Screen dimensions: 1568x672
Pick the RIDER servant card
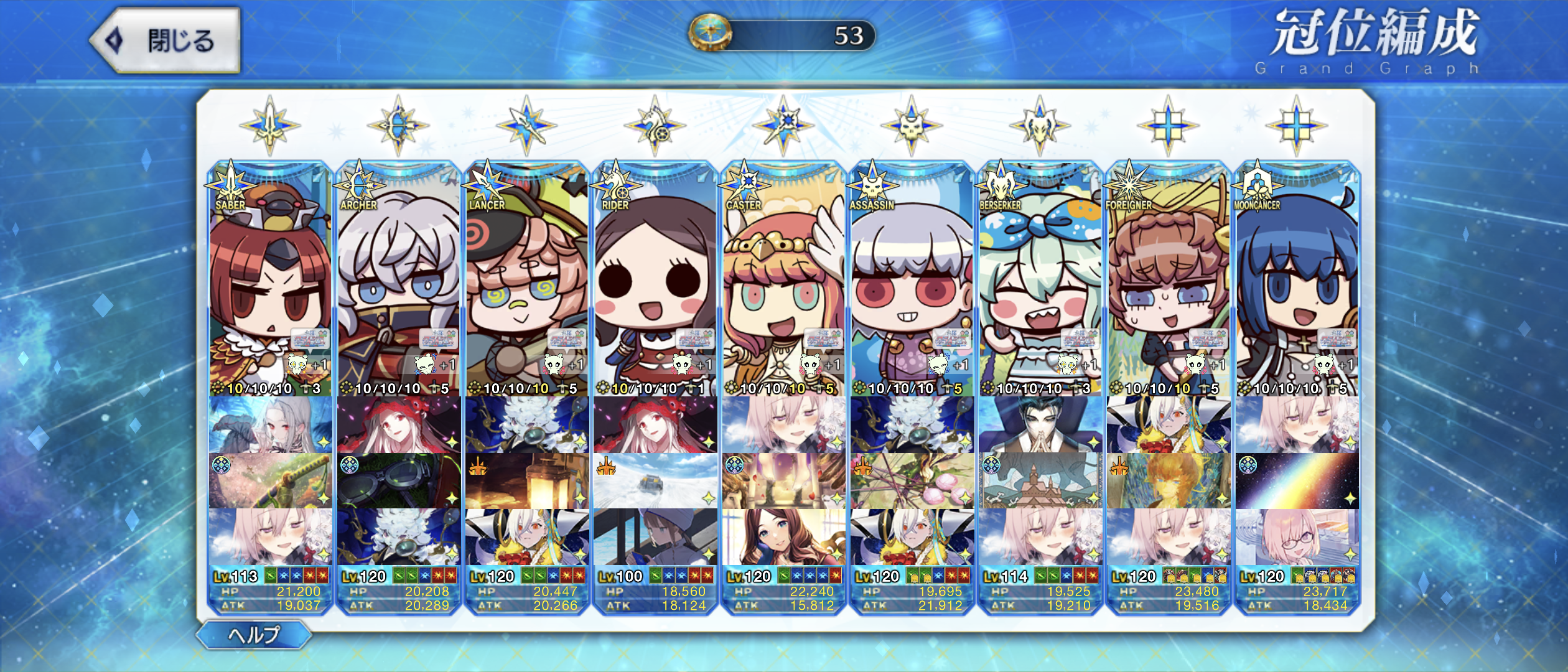(x=655, y=280)
